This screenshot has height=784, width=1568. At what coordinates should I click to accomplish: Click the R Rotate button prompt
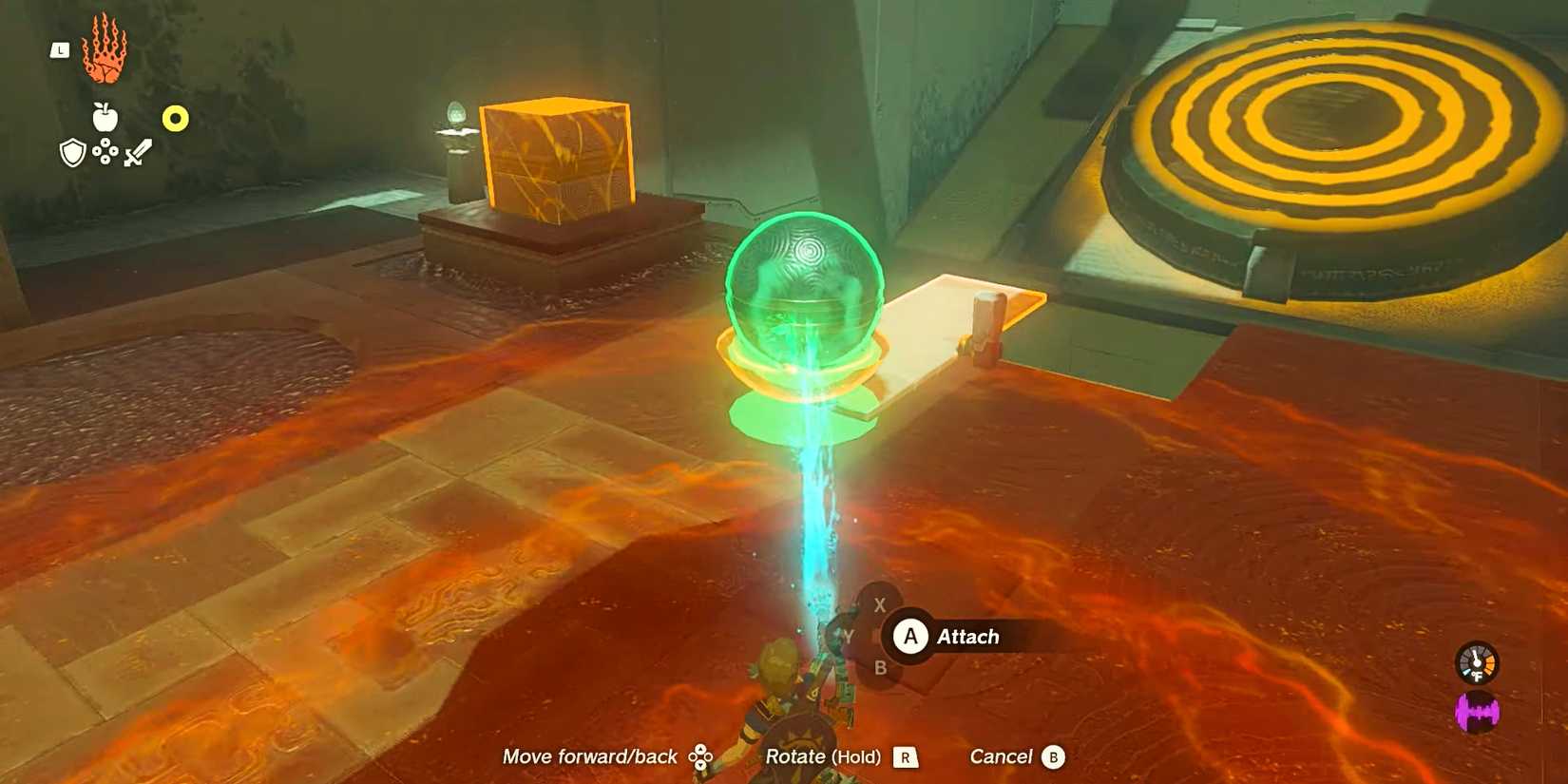point(904,757)
